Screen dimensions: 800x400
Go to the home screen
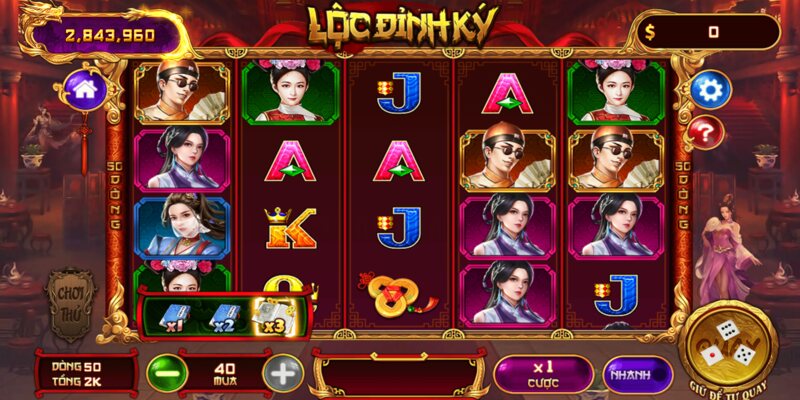(x=84, y=90)
